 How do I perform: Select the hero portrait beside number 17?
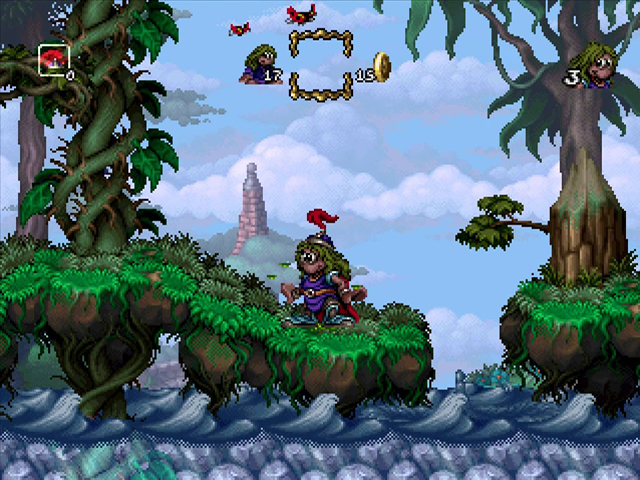(256, 65)
